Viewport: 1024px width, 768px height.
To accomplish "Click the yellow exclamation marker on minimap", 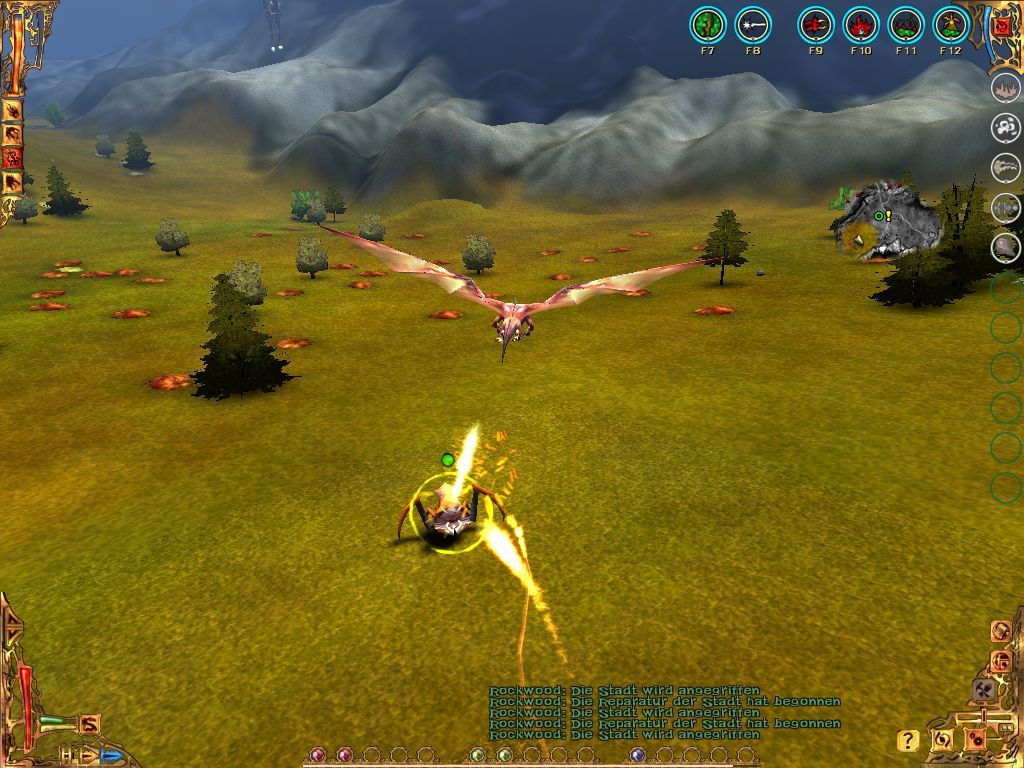I will [x=888, y=215].
